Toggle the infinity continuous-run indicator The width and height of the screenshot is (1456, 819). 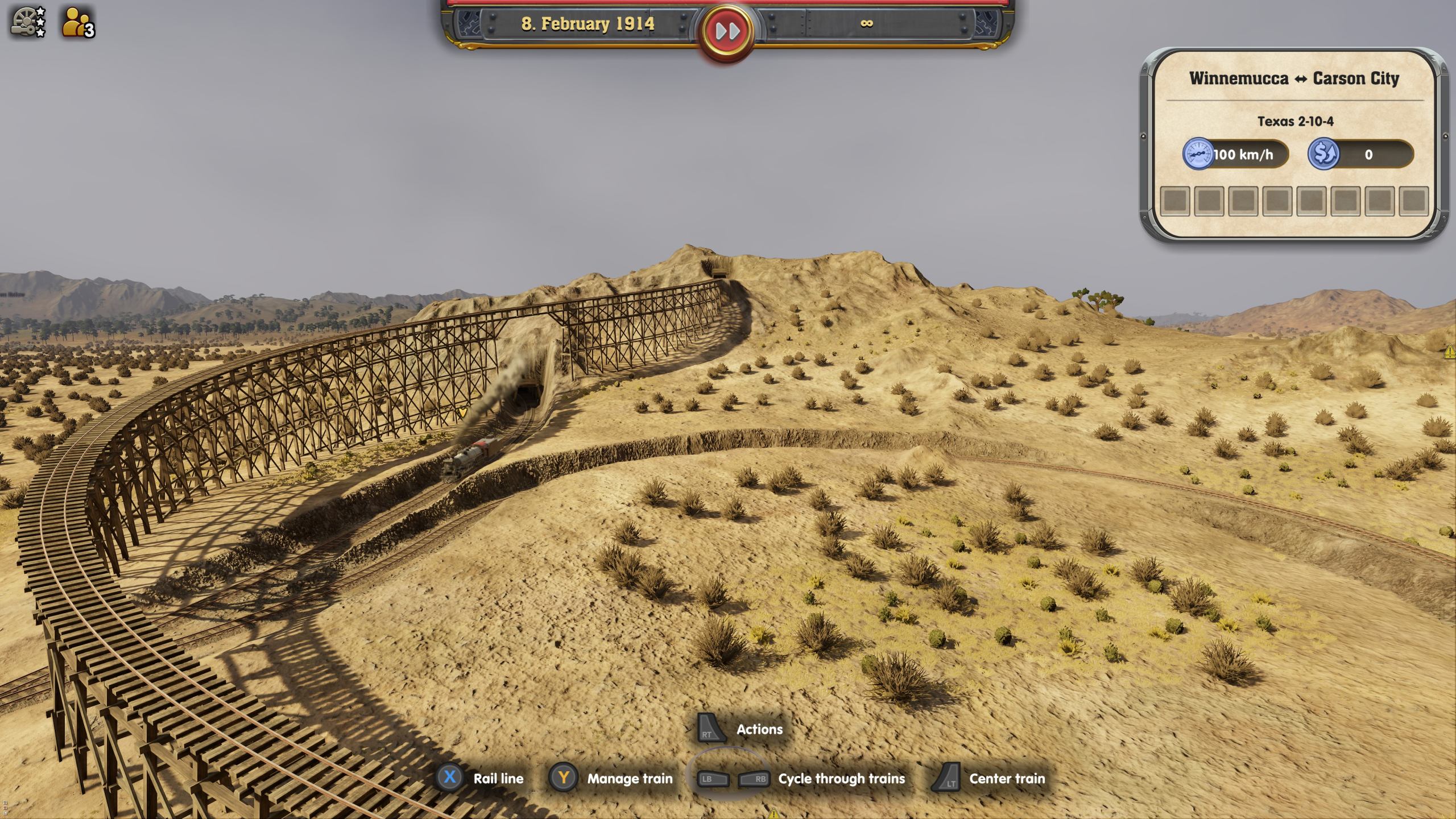(x=868, y=24)
